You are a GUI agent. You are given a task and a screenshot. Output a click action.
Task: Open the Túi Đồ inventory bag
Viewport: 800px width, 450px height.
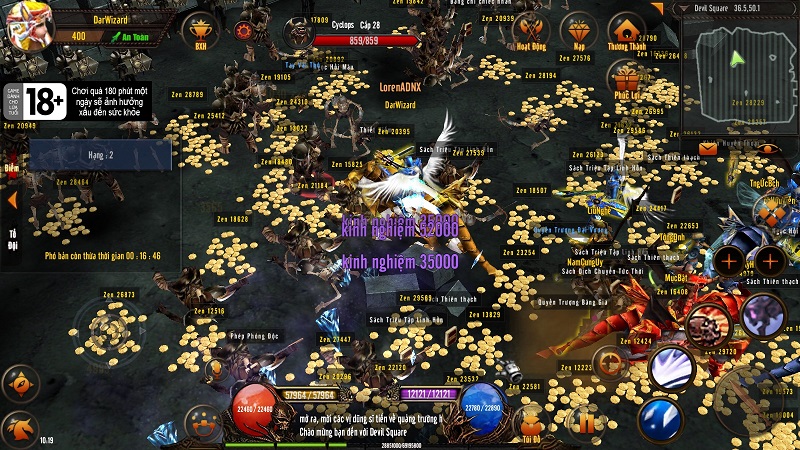coord(530,421)
